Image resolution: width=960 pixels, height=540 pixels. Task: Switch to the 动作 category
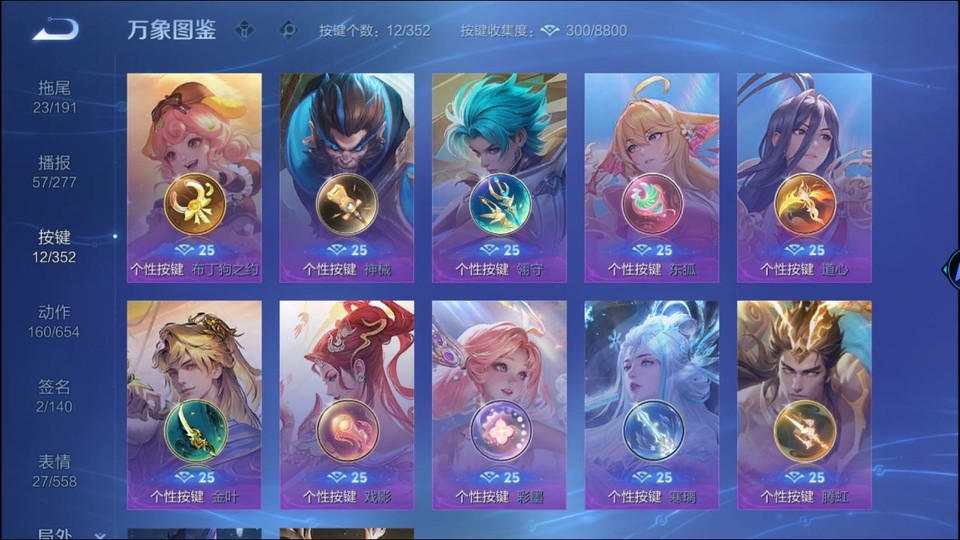click(55, 322)
